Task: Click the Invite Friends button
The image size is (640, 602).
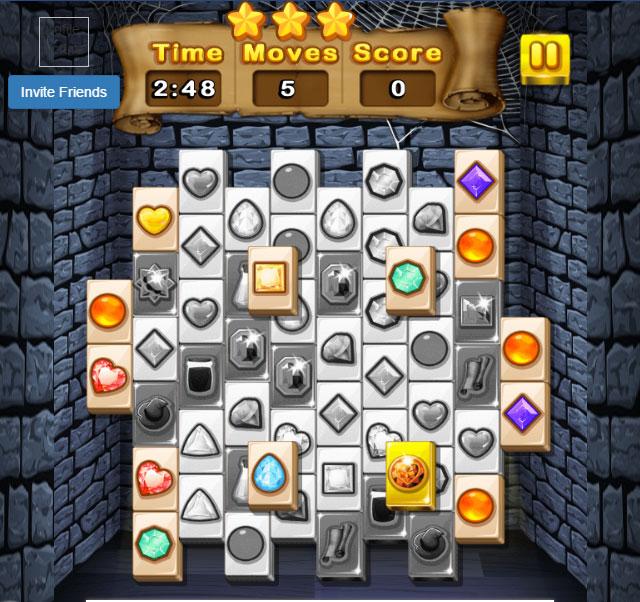Action: [x=64, y=92]
